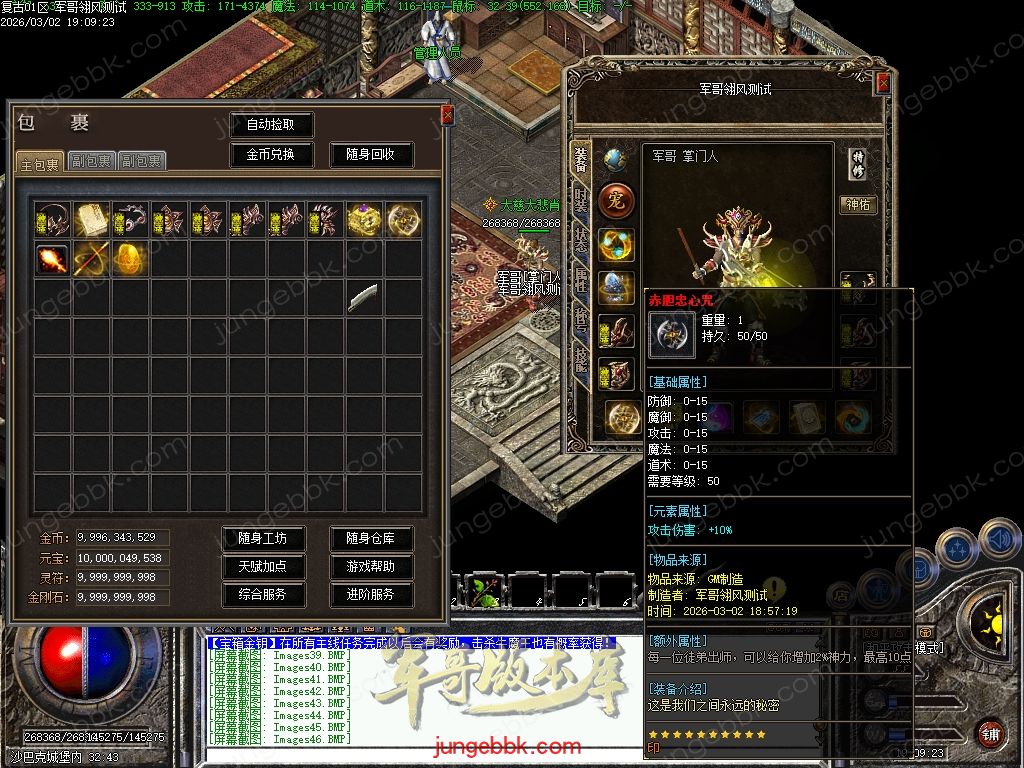Click the 天赋加点 talent points button
The width and height of the screenshot is (1024, 768).
[263, 566]
